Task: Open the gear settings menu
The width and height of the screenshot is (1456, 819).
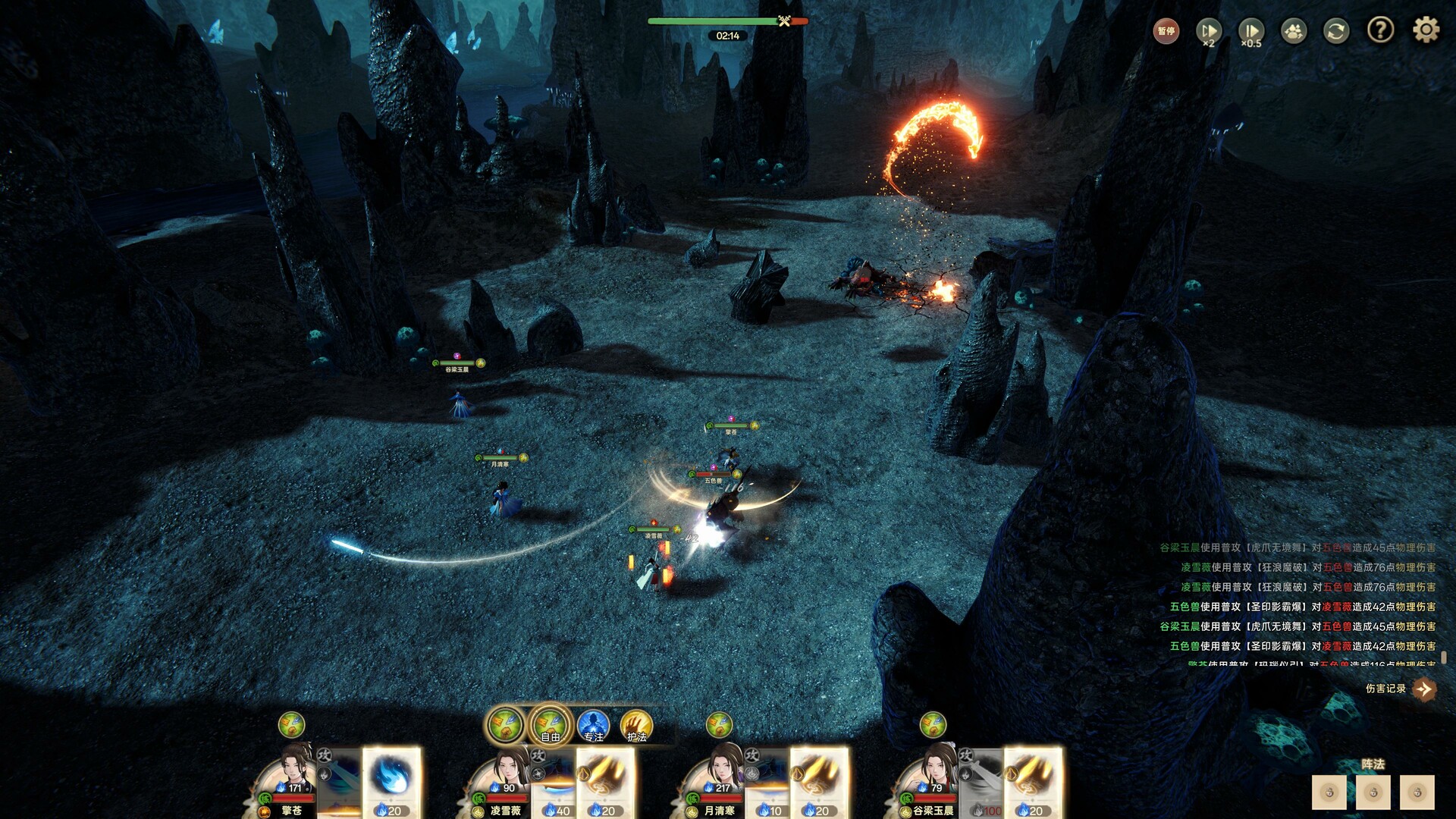Action: pyautogui.click(x=1426, y=30)
